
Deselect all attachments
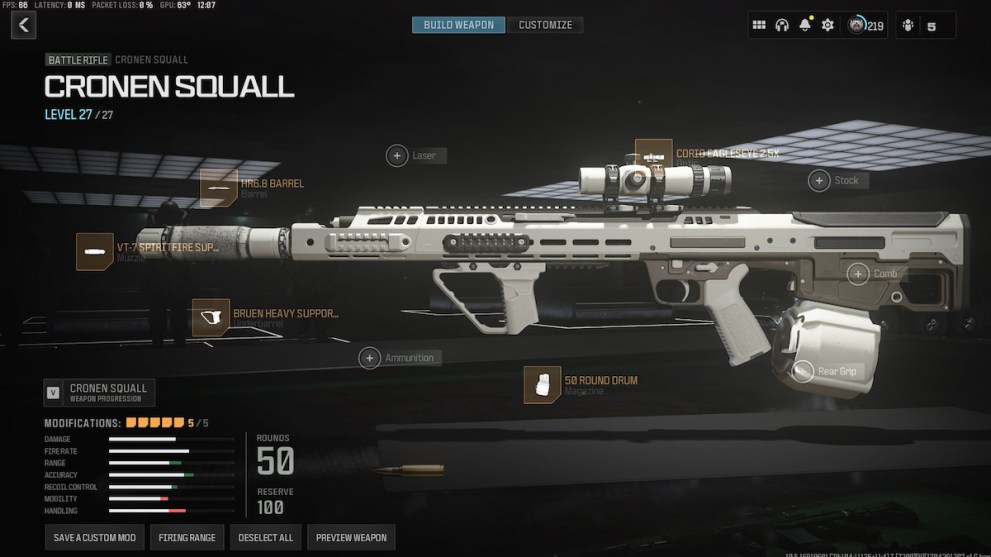[x=265, y=538]
